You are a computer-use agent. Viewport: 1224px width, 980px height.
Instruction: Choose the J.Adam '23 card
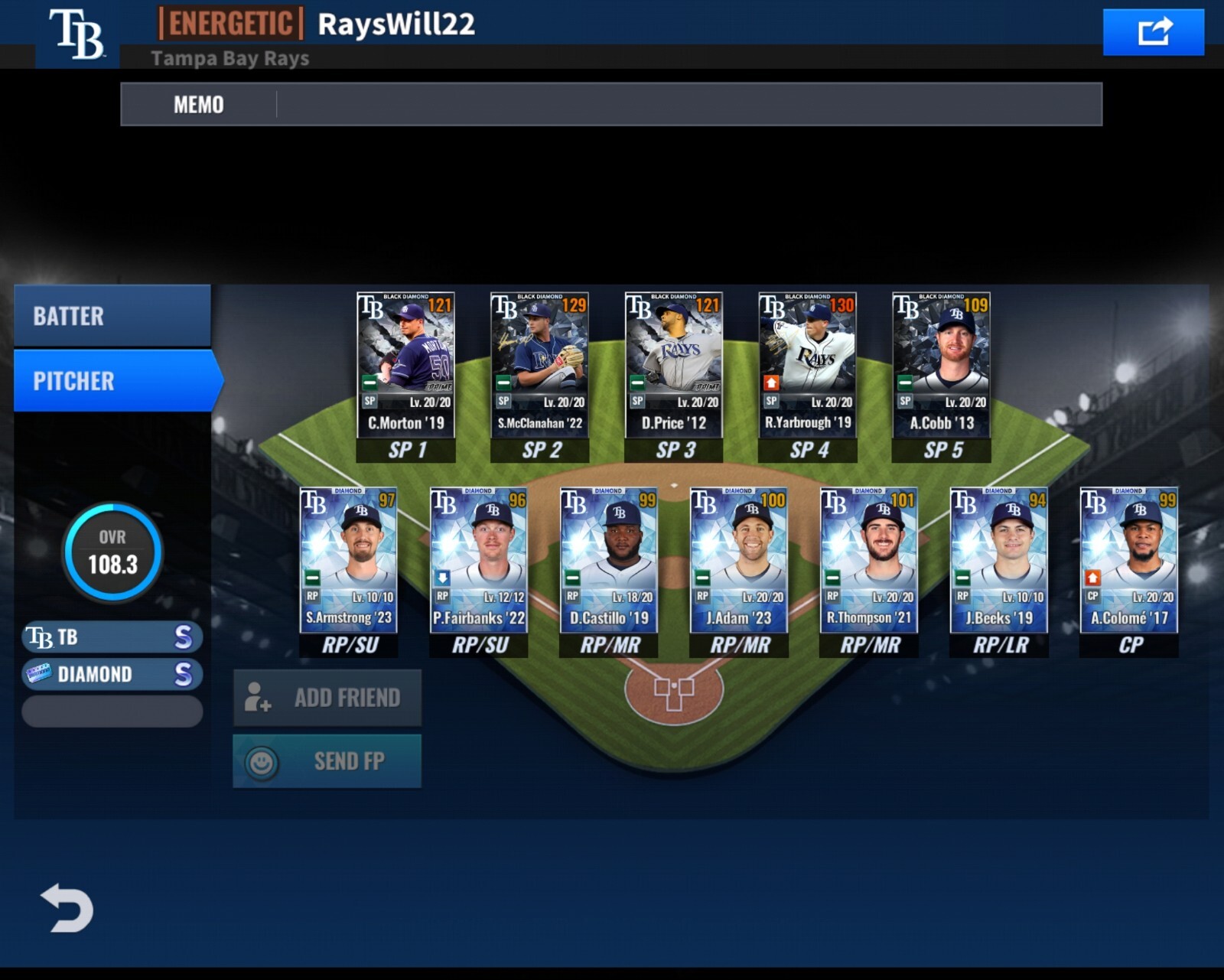pos(739,560)
